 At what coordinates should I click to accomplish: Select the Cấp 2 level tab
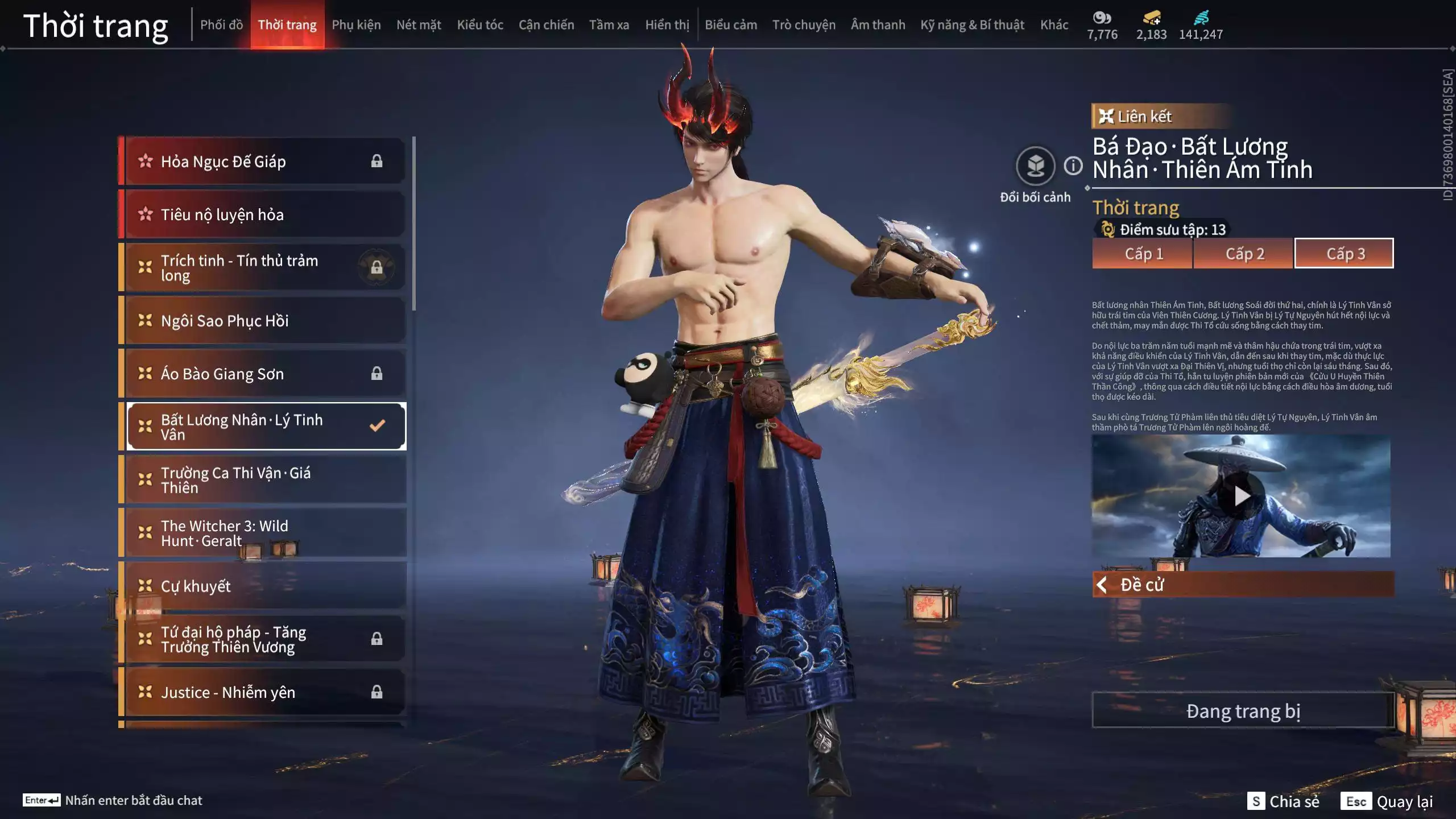click(x=1244, y=254)
